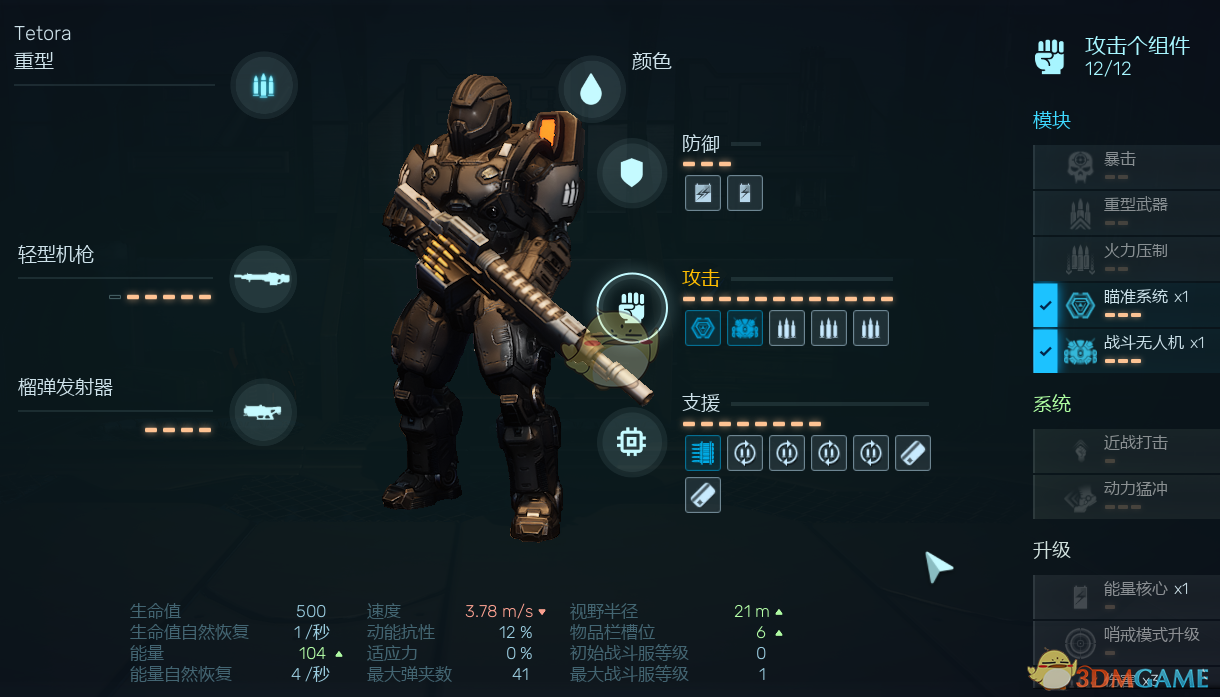Pick the 重型武器 module entry

click(x=1125, y=211)
